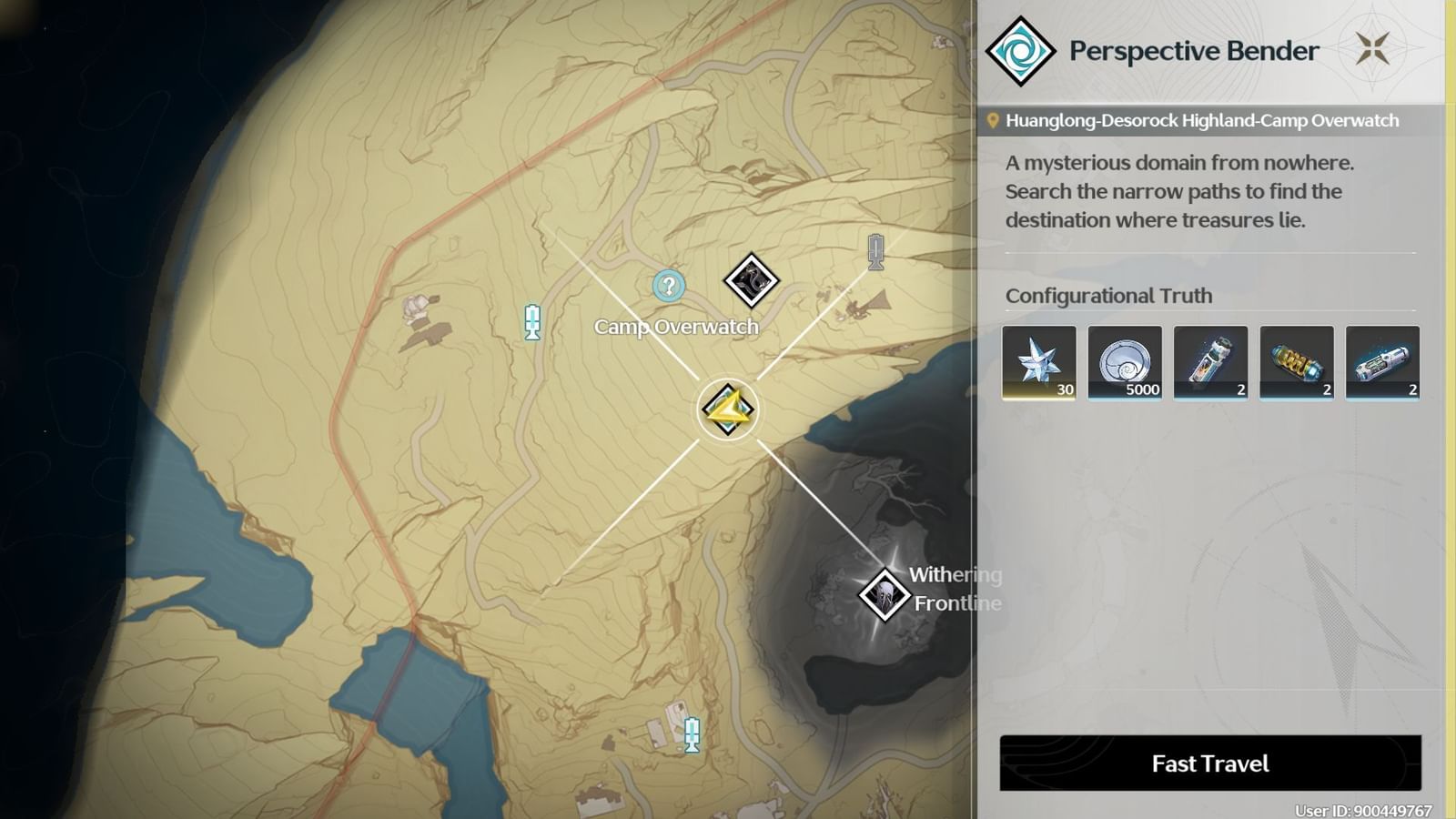Click the Shell Credits reward showing 5000
Screen dimensions: 1456x819
pos(1125,362)
